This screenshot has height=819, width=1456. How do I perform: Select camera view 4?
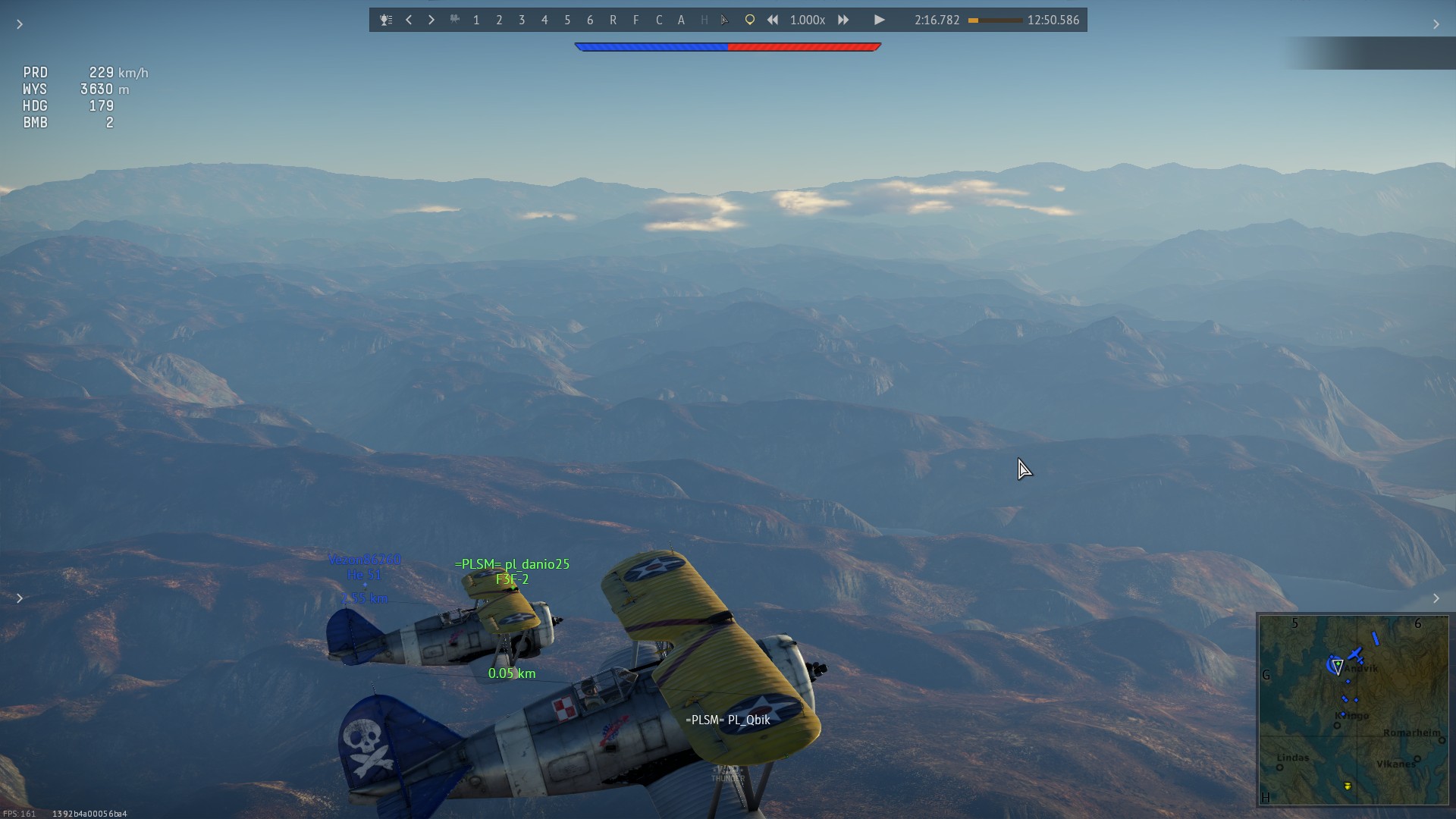(544, 20)
